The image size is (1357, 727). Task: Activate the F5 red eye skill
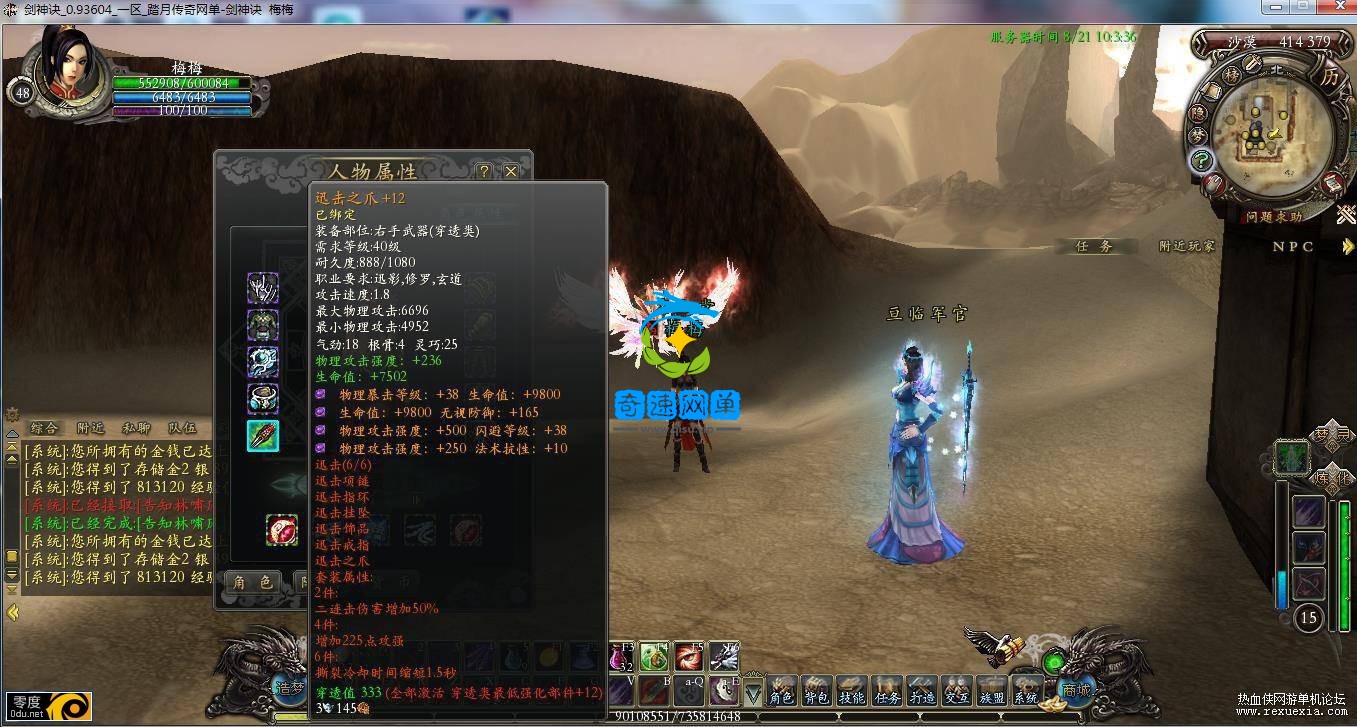[689, 656]
